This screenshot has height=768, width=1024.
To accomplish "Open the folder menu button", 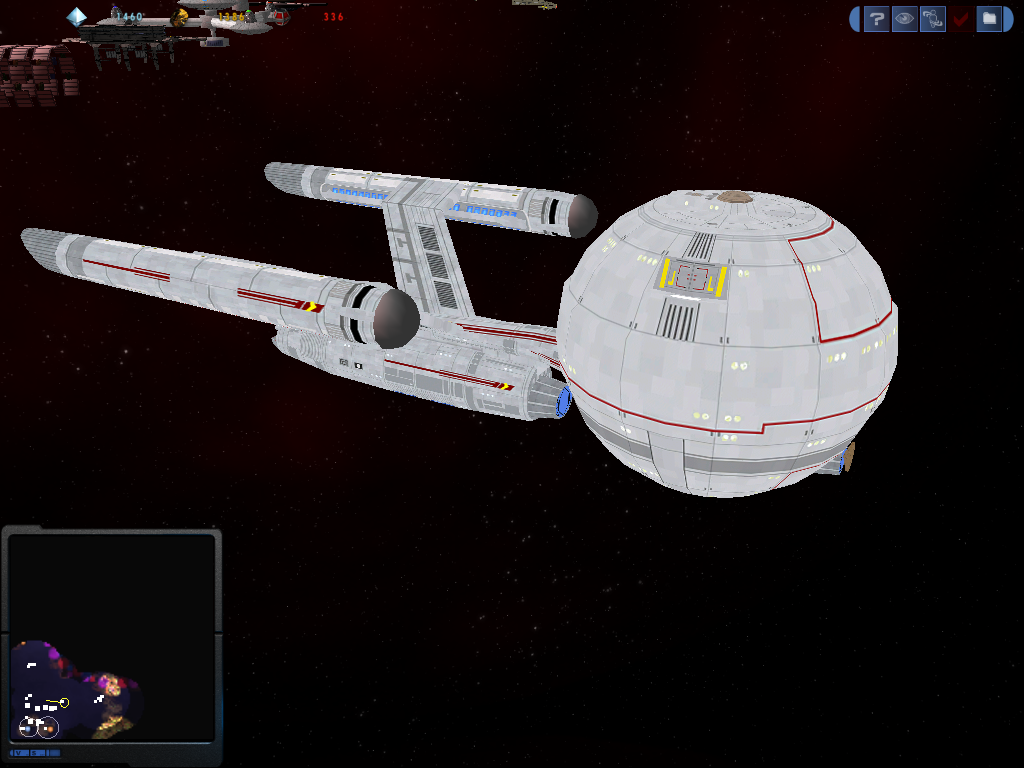I will click(988, 18).
